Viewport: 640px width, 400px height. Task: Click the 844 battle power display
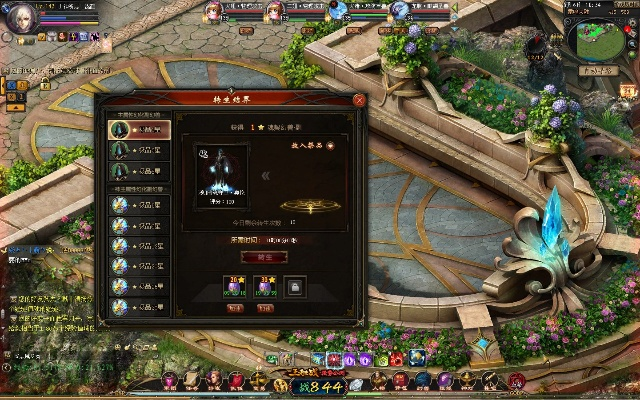coord(319,387)
